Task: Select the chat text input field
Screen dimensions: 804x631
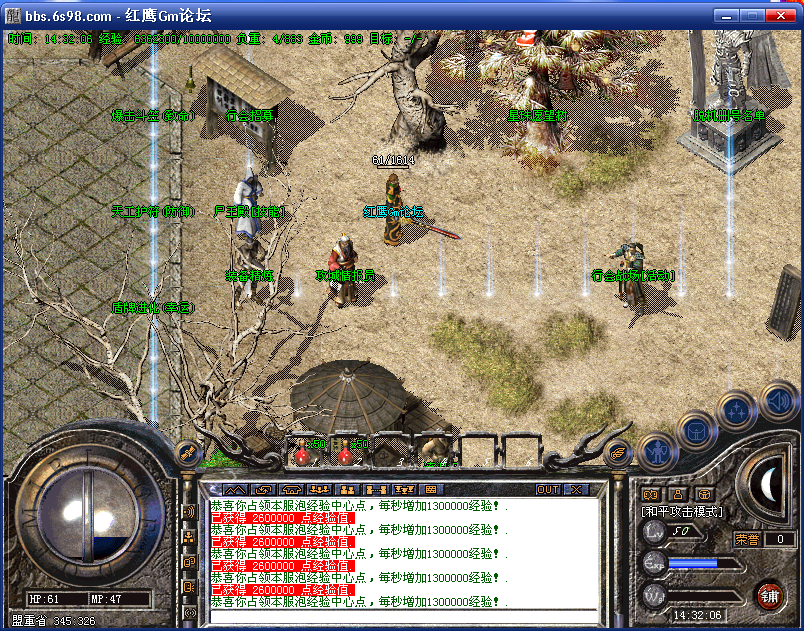Action: click(400, 615)
